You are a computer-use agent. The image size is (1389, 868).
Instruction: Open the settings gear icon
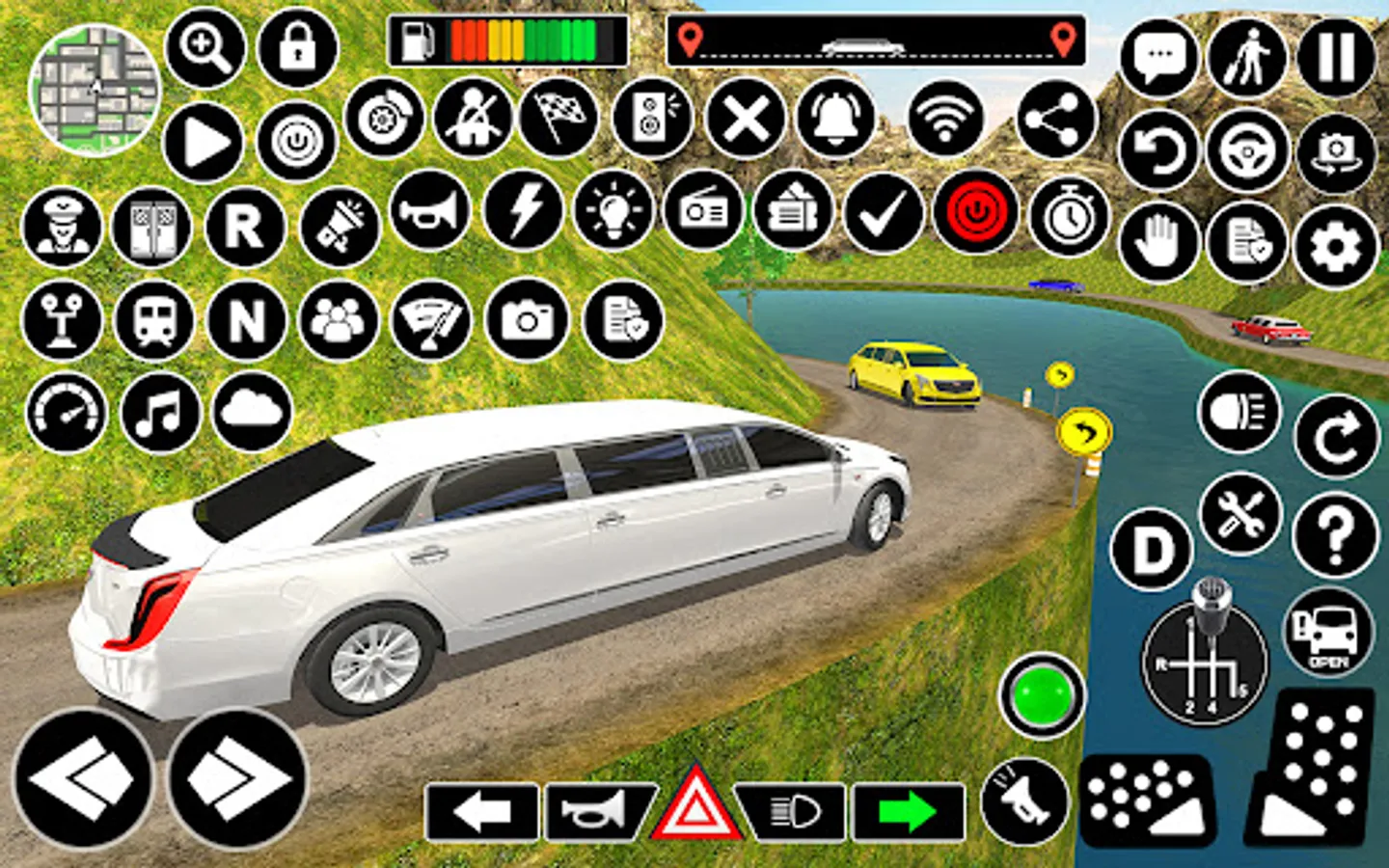pos(1336,247)
